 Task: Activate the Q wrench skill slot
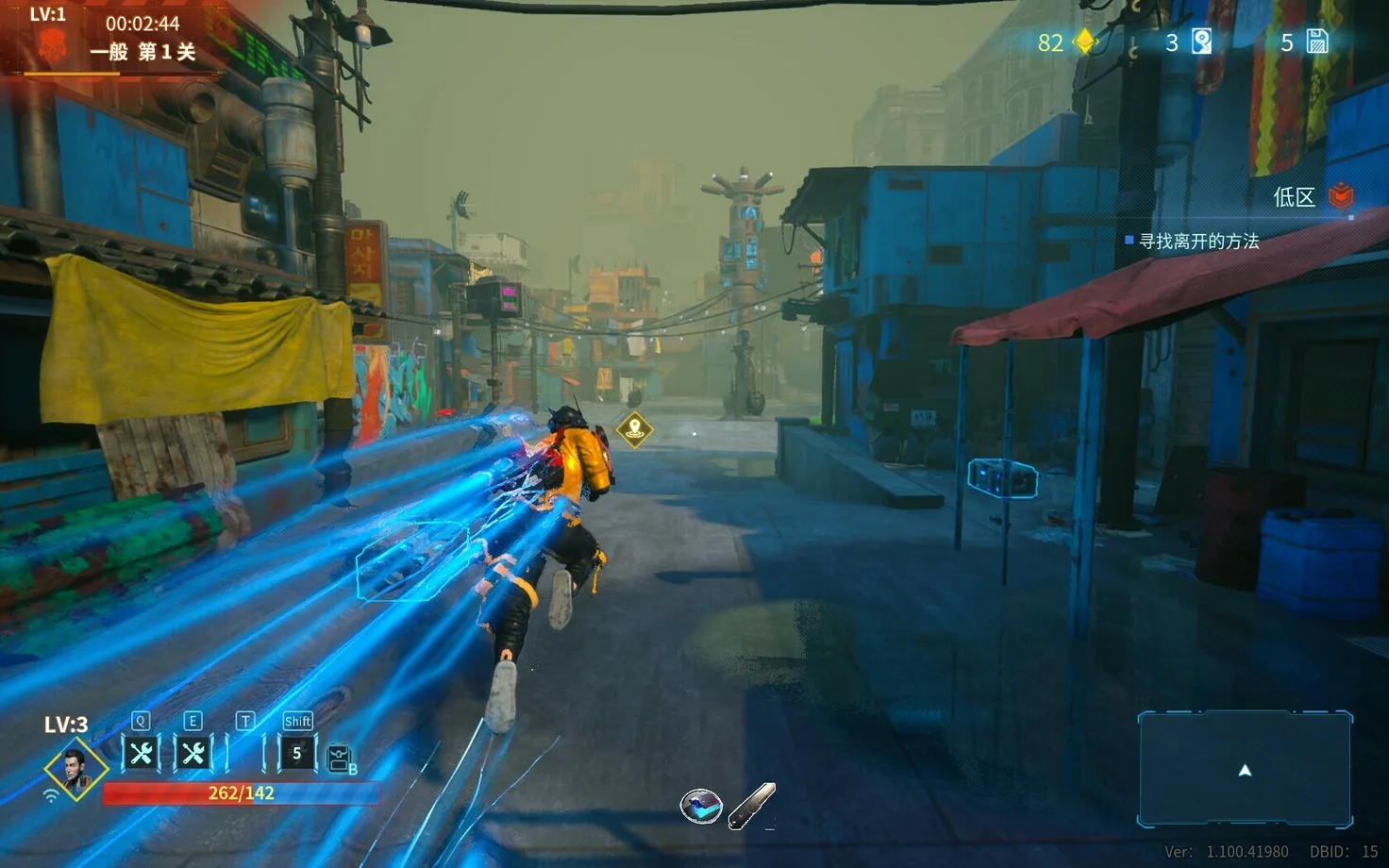[142, 753]
